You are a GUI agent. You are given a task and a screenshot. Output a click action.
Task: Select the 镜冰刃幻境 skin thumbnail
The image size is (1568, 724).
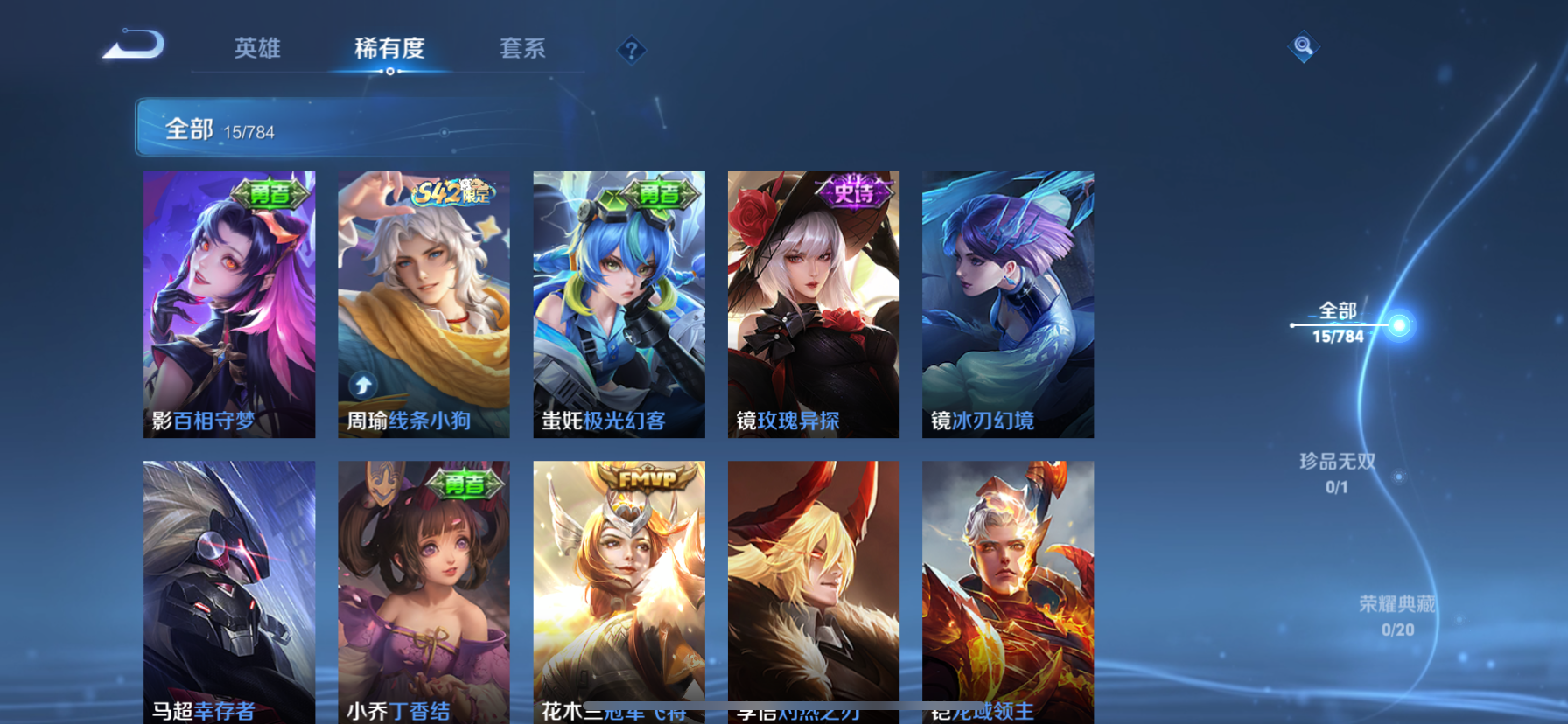(1007, 304)
